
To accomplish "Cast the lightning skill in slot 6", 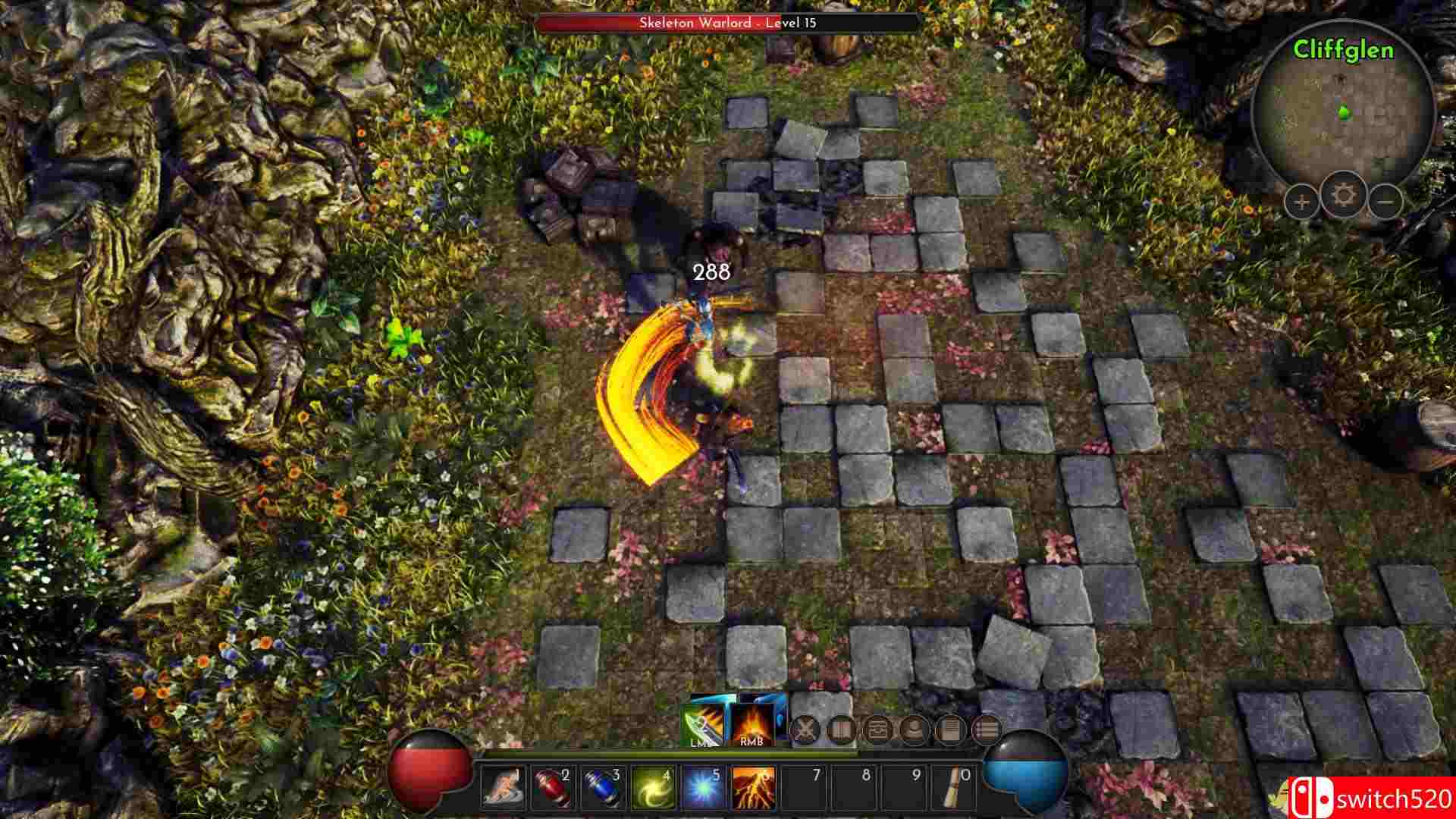I will coord(752,790).
